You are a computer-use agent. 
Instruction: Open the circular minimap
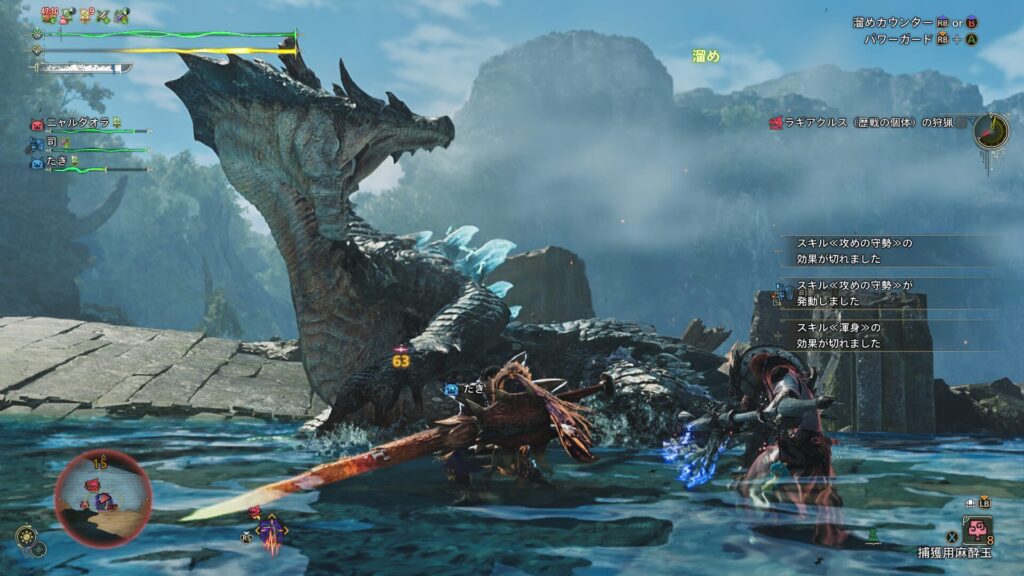tap(103, 497)
